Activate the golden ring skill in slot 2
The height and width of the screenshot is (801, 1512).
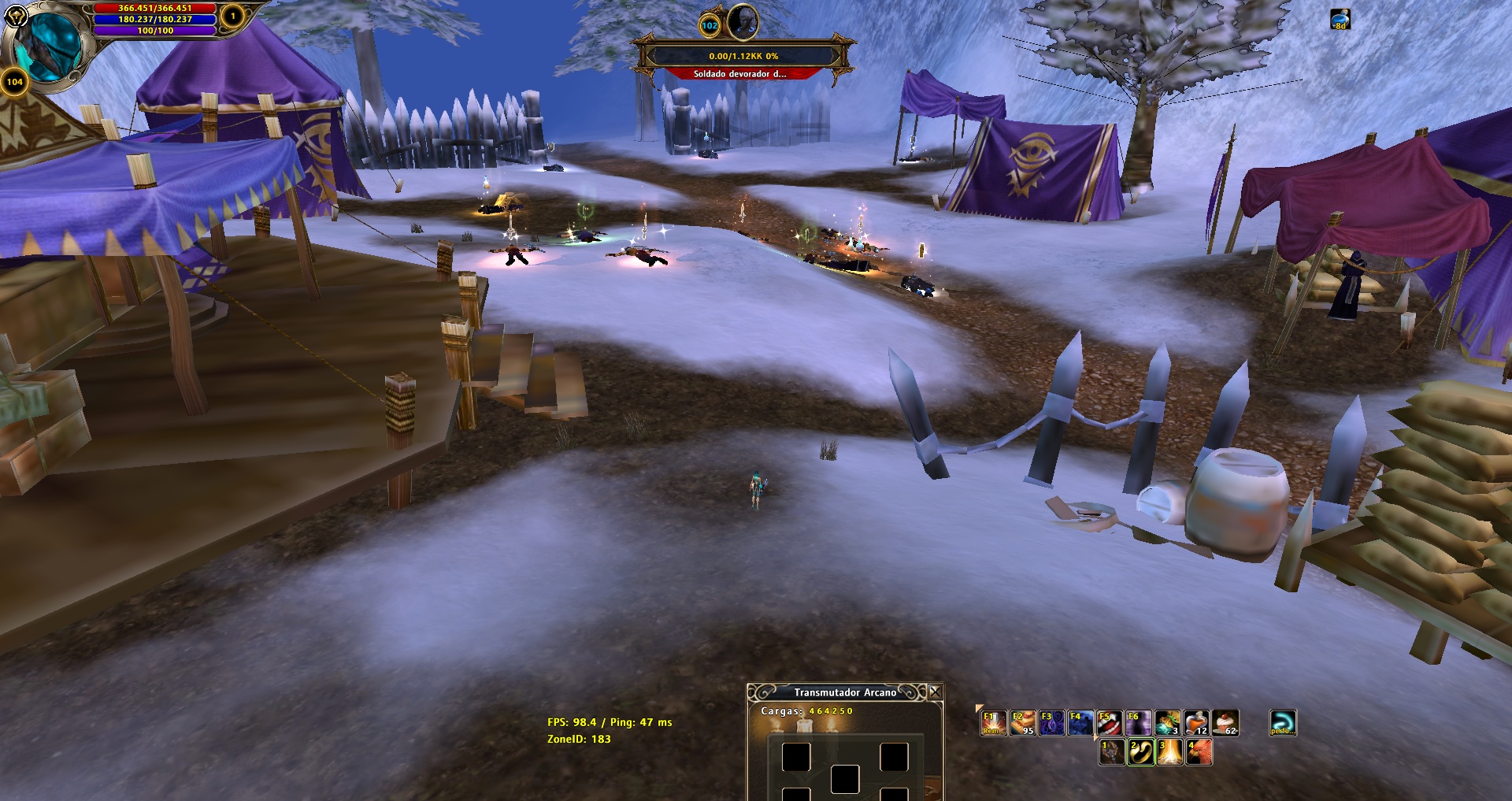1140,752
